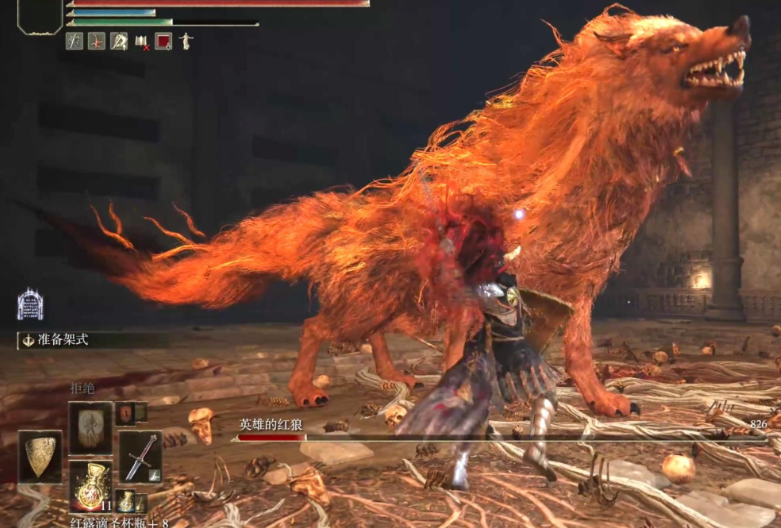This screenshot has height=528, width=781.
Task: Click the white gate icon above 准备架式
Action: (x=30, y=304)
